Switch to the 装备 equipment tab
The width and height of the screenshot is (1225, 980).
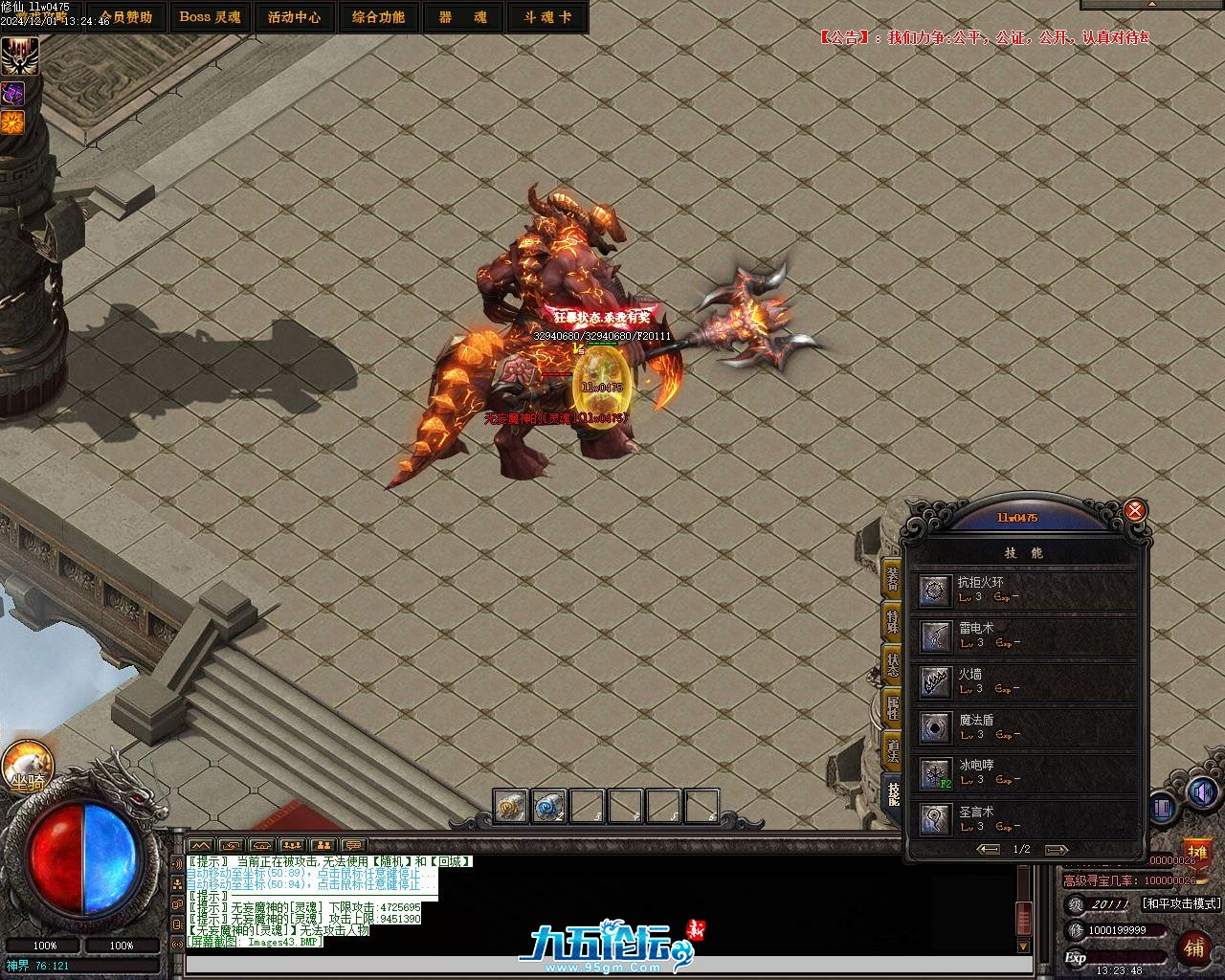[x=892, y=578]
